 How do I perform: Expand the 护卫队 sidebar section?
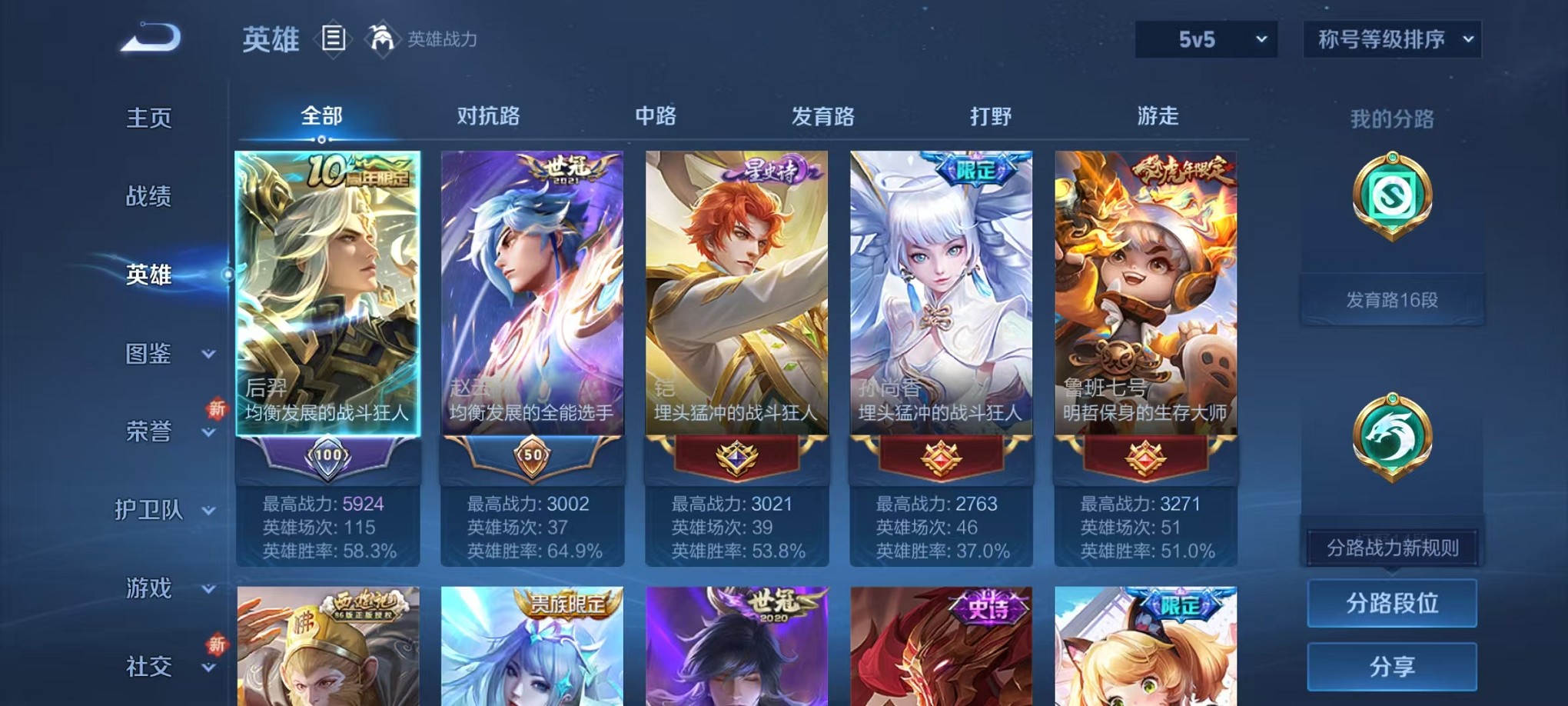click(151, 510)
